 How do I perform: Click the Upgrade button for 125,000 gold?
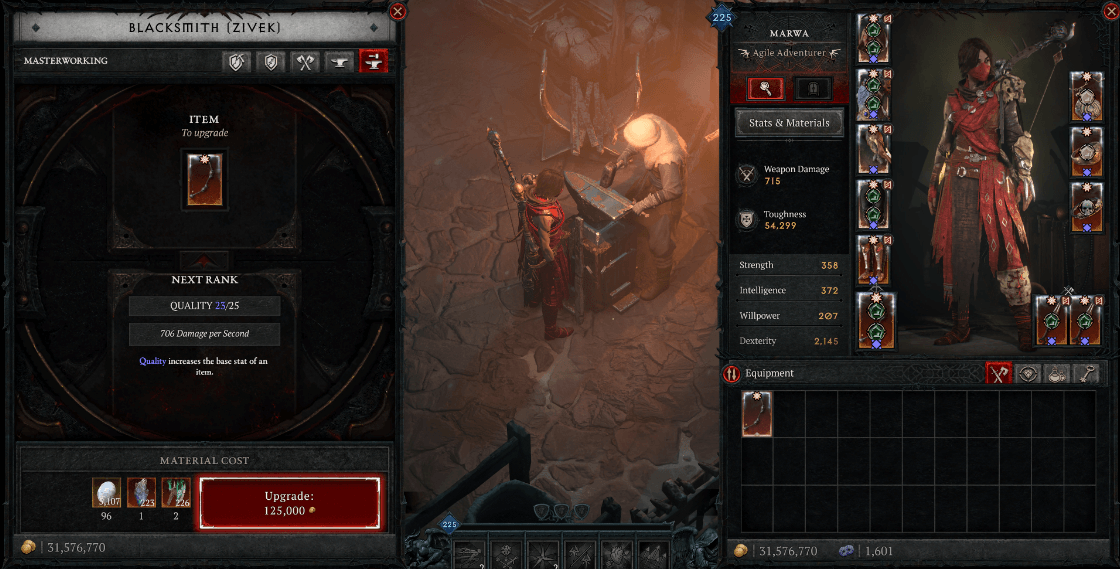[290, 502]
